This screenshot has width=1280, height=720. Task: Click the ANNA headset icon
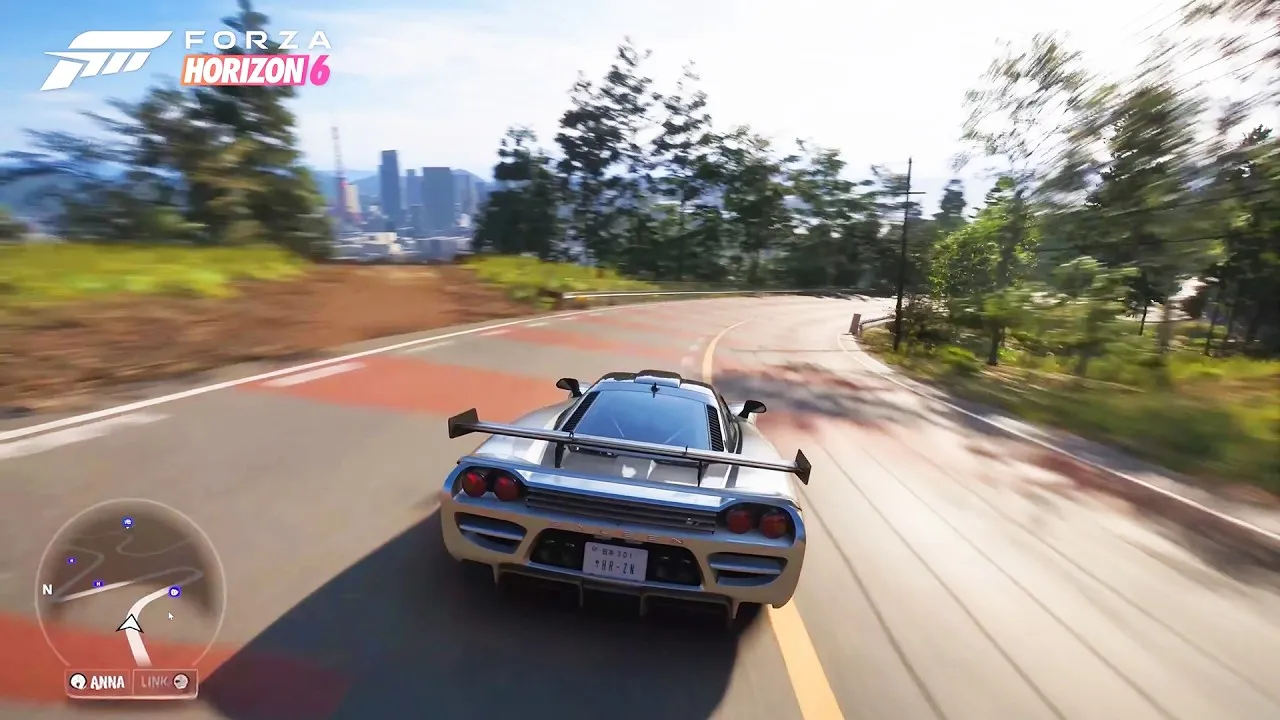(77, 681)
